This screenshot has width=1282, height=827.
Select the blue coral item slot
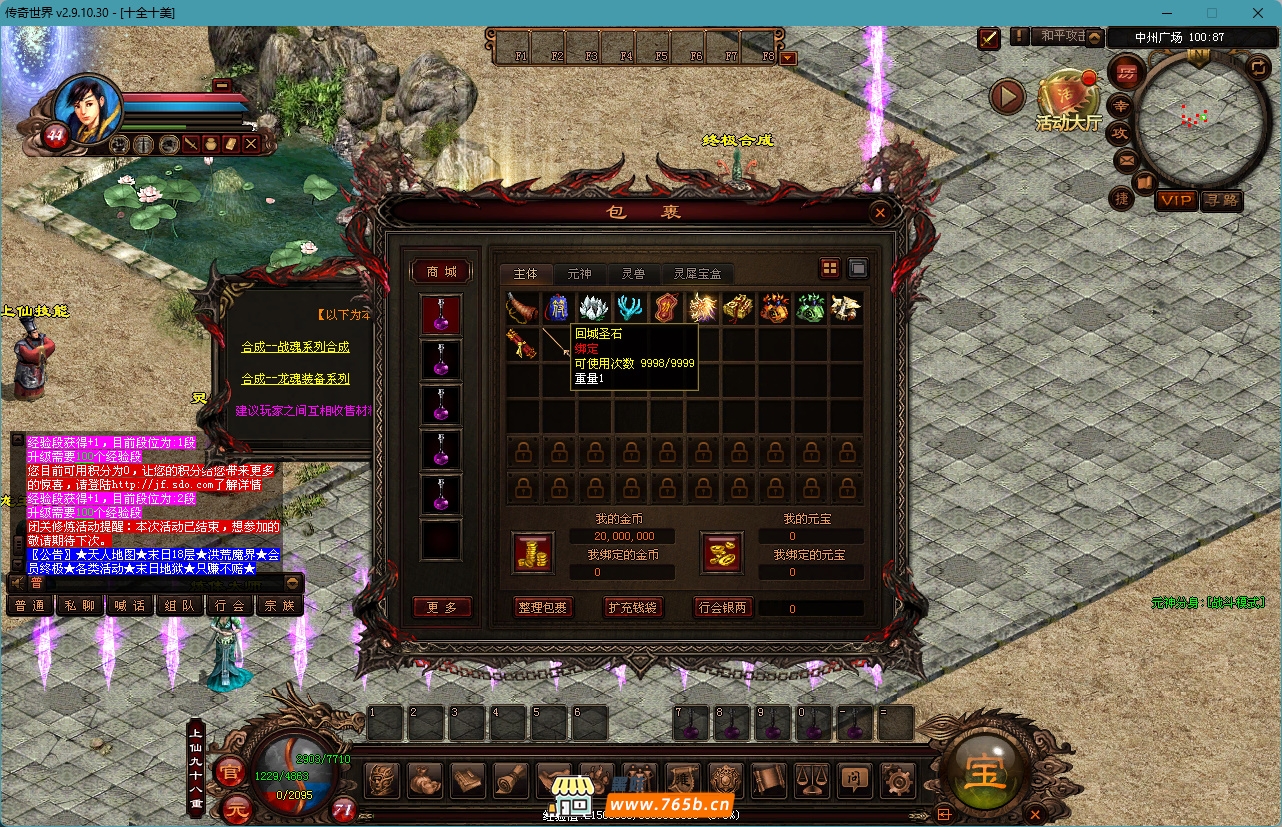(x=630, y=308)
